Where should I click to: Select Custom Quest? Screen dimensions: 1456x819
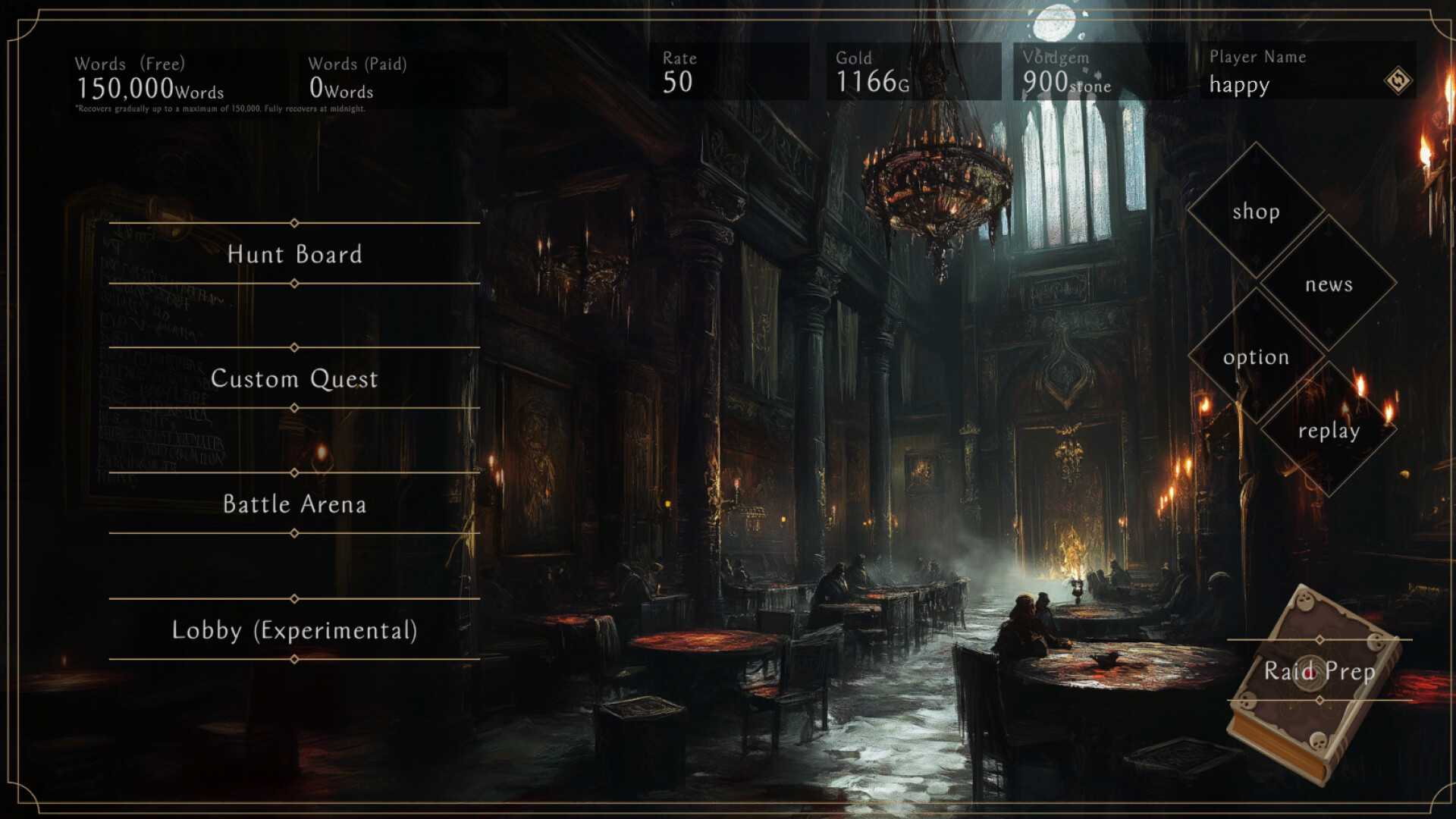pyautogui.click(x=294, y=378)
